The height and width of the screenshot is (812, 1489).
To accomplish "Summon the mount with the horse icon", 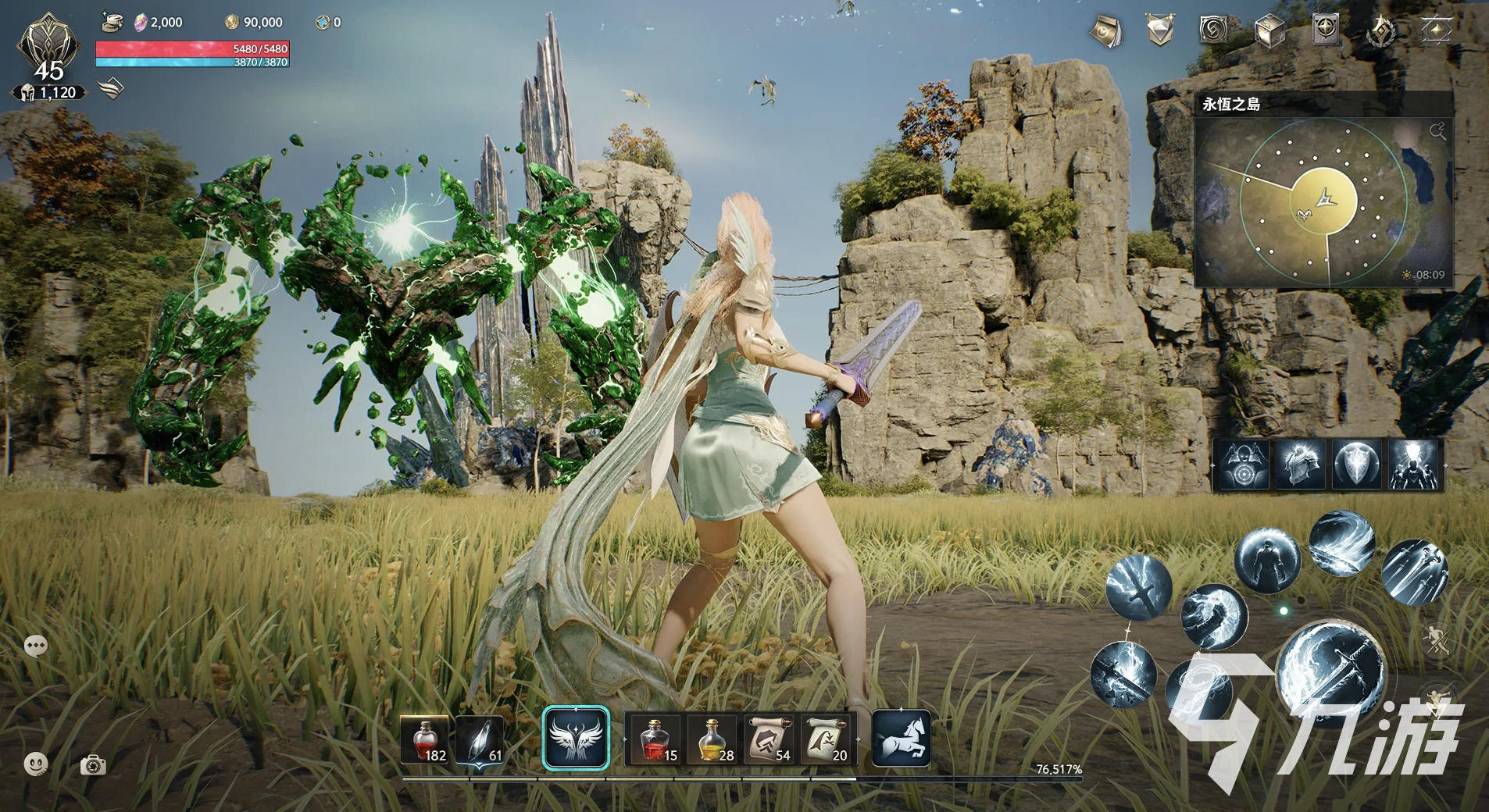I will (x=901, y=739).
